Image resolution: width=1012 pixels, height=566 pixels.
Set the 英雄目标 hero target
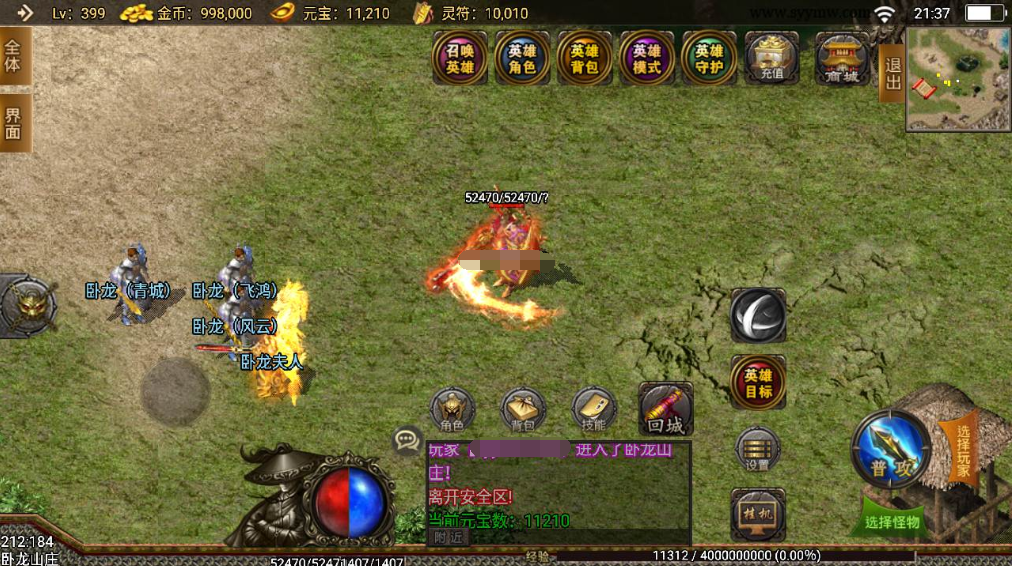(x=758, y=382)
